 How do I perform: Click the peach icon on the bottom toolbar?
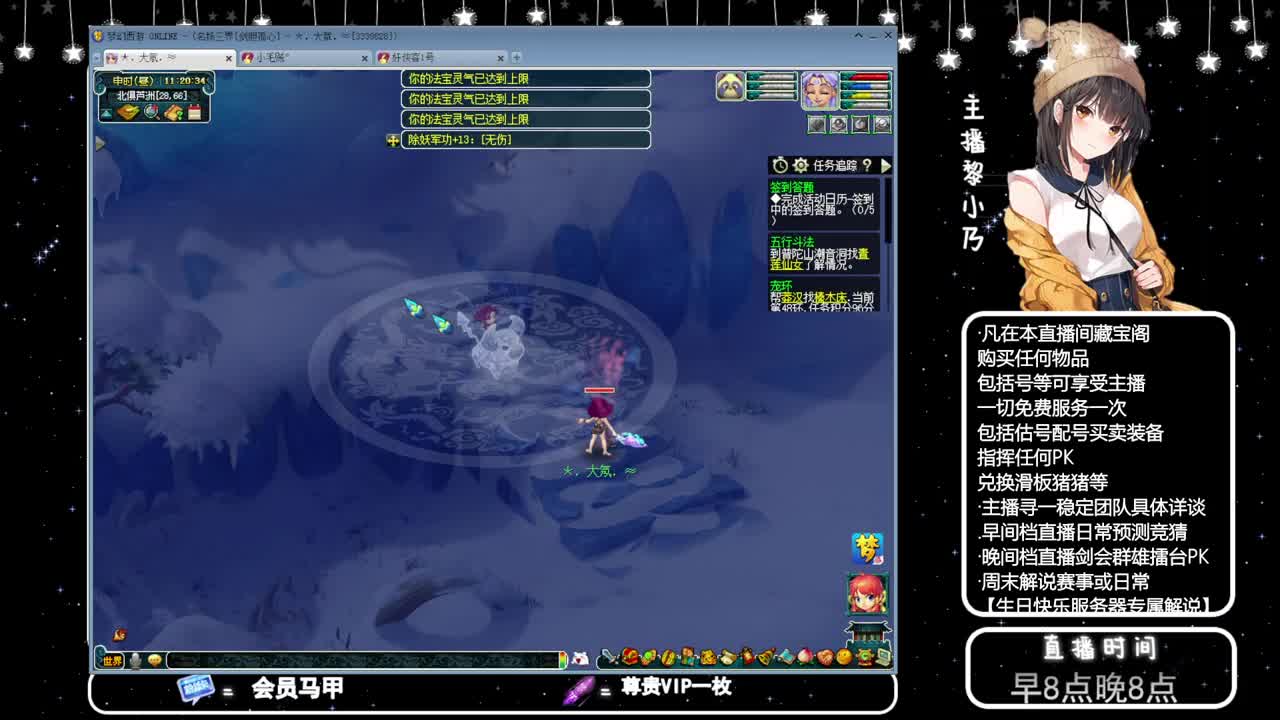[x=805, y=657]
